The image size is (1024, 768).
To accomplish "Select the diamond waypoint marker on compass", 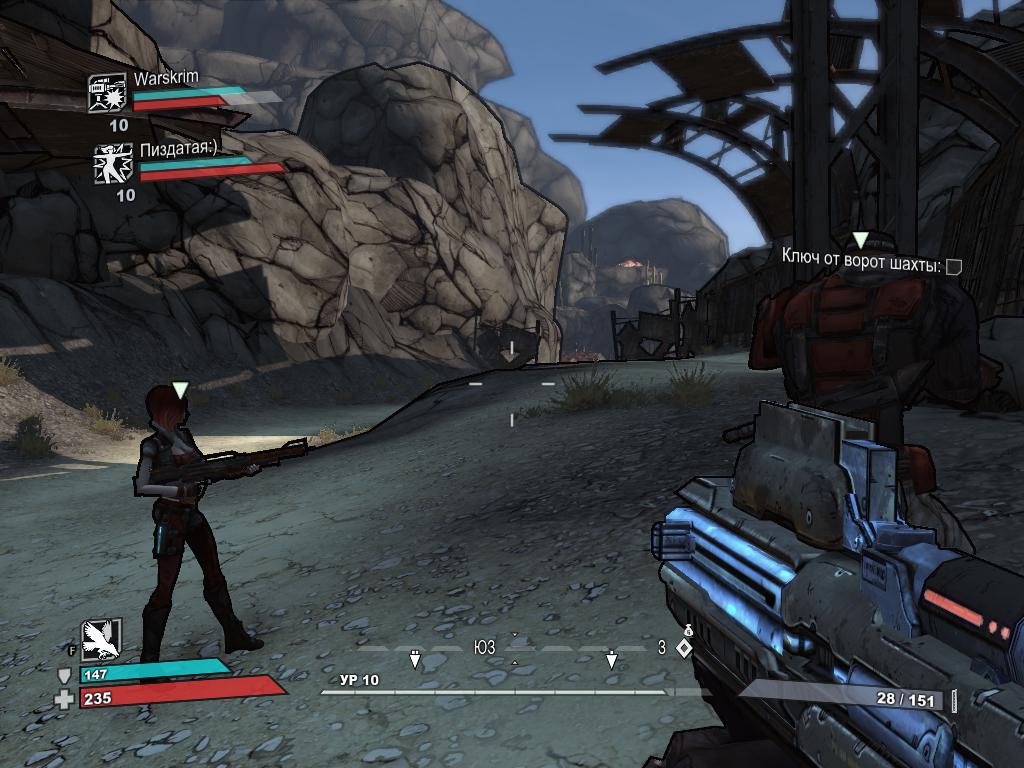I will tap(684, 648).
